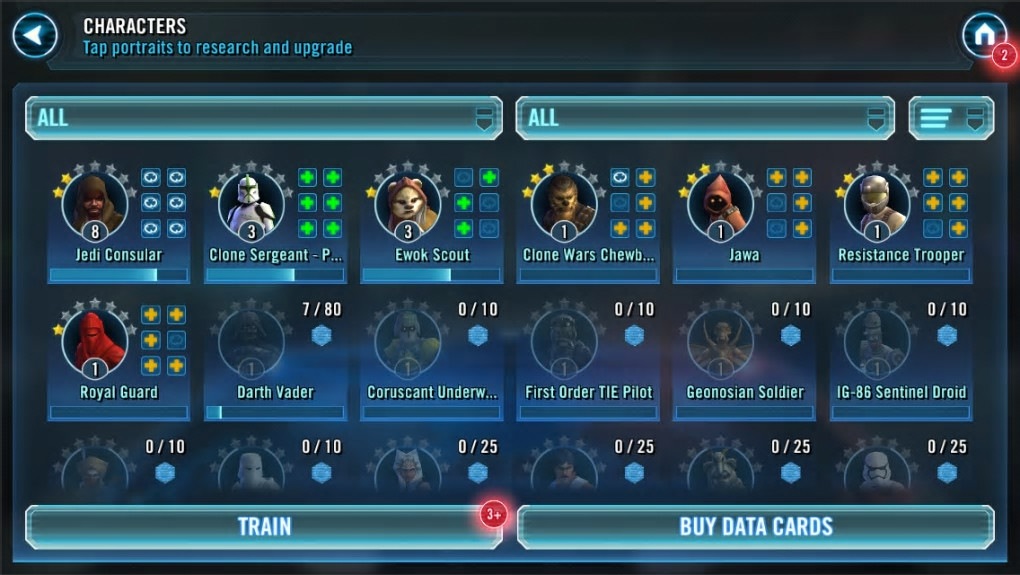Tap Clone Wars Chewbacca portrait

tap(564, 205)
